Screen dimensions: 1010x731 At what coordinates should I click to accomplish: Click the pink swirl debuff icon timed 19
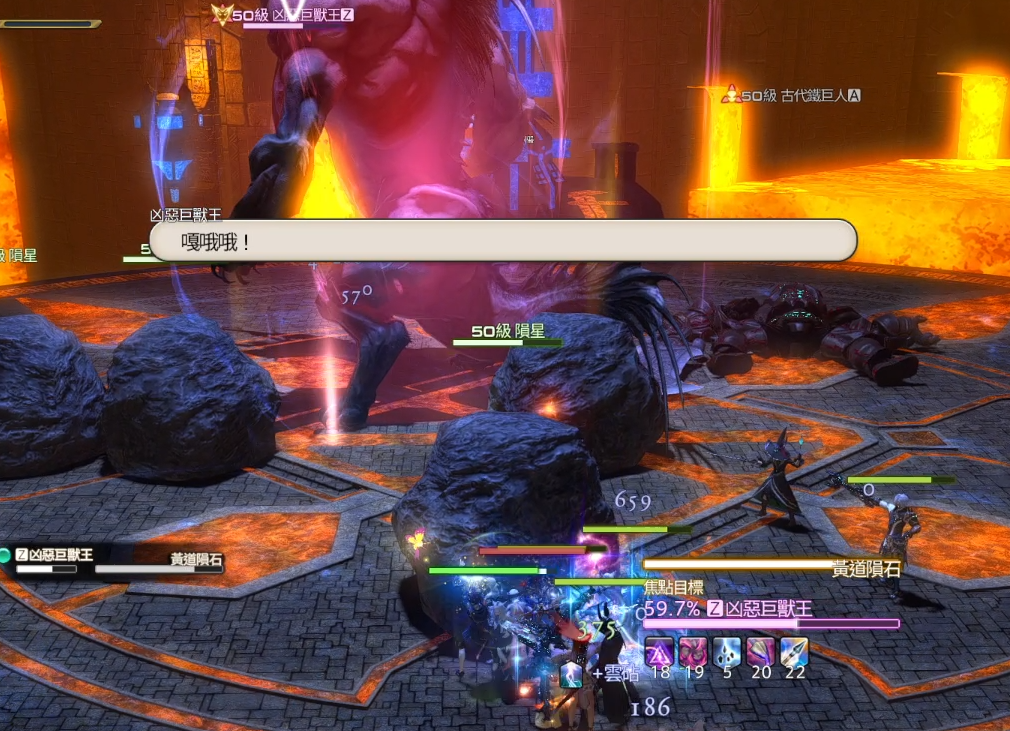pos(693,652)
